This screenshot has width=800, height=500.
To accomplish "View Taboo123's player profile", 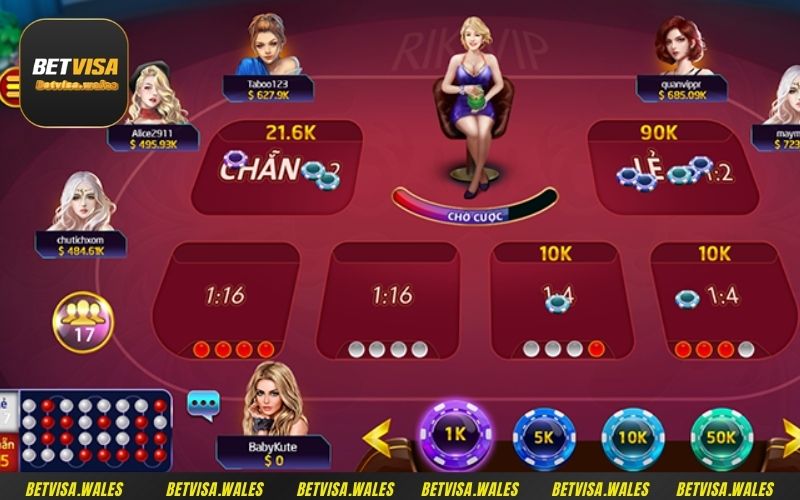I will (268, 46).
